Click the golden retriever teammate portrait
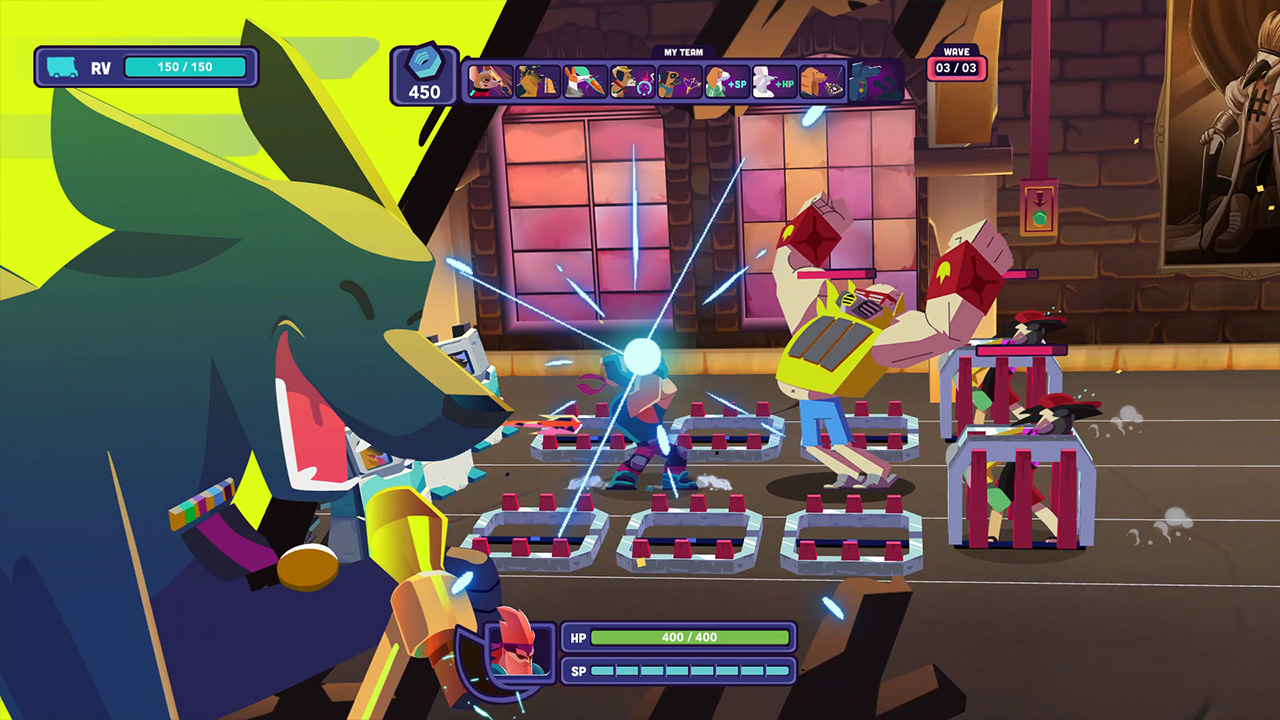This screenshot has height=720, width=1280. pyautogui.click(x=820, y=80)
